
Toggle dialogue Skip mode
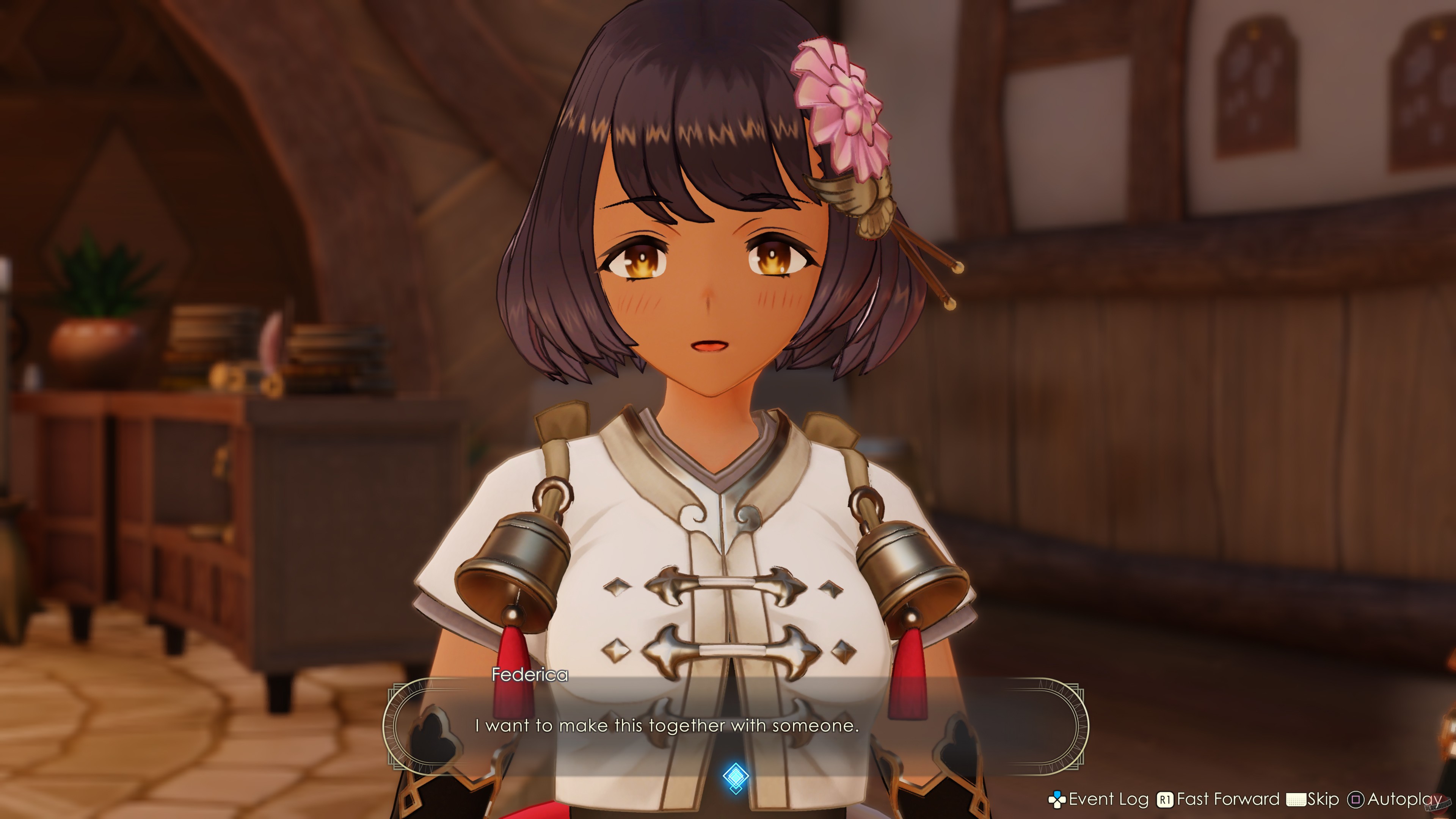[1323, 799]
